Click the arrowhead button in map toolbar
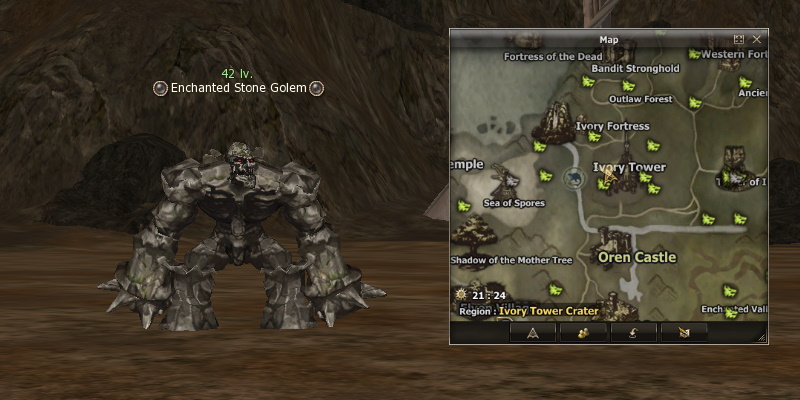This screenshot has width=800, height=400. [533, 333]
